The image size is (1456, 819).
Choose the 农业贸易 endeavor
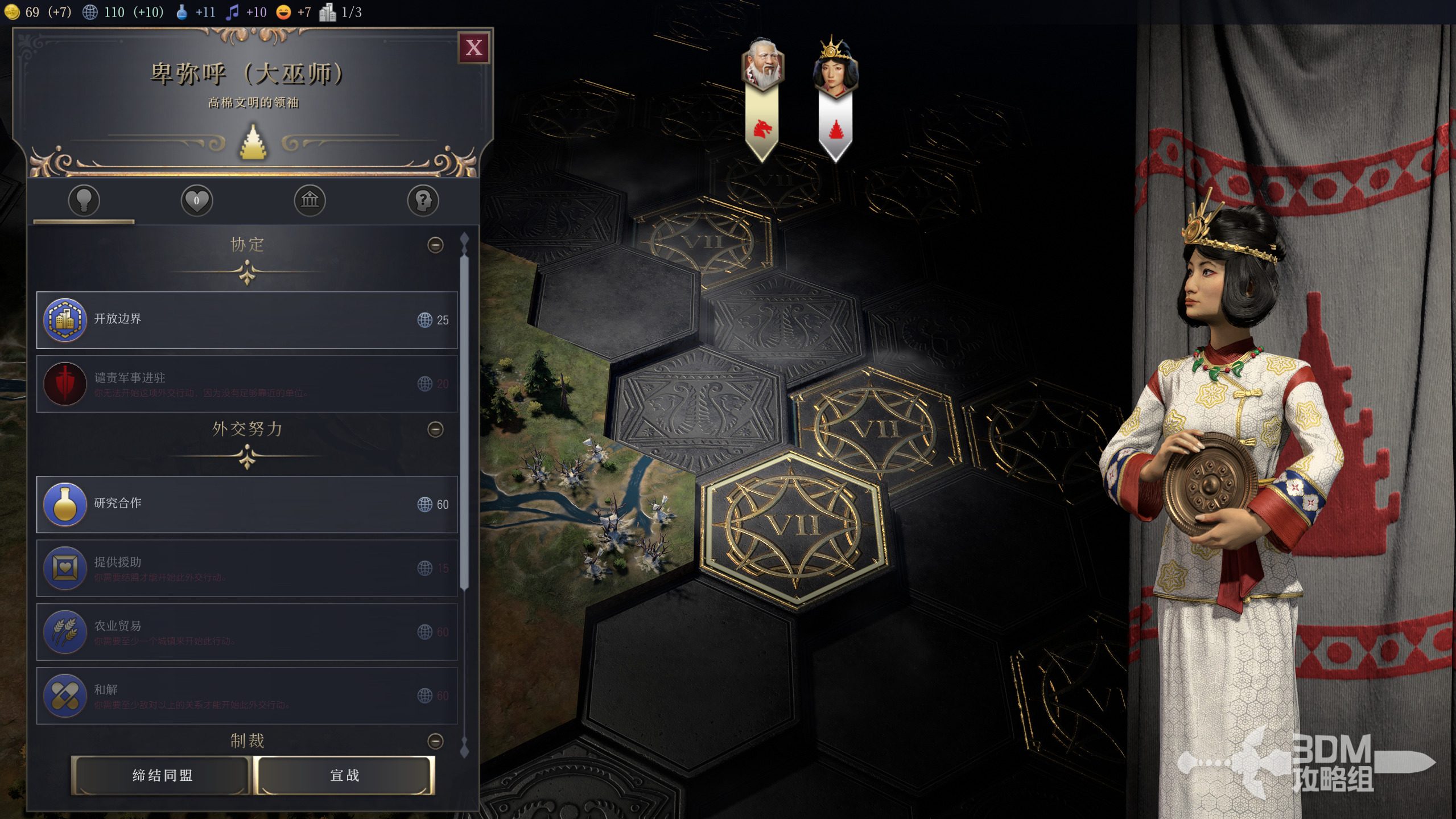pyautogui.click(x=247, y=632)
